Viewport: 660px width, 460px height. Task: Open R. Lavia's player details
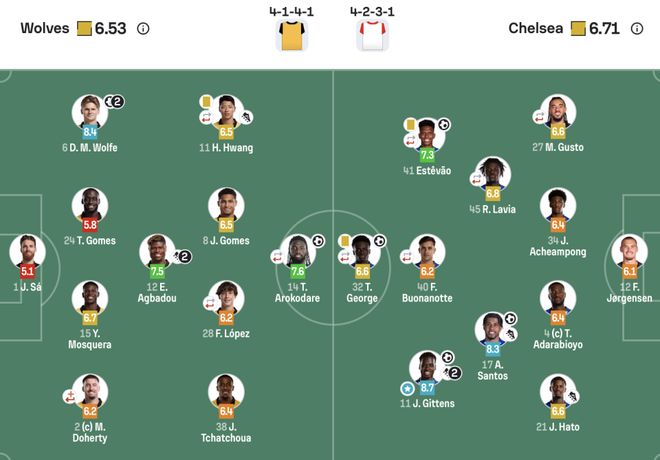tap(493, 174)
